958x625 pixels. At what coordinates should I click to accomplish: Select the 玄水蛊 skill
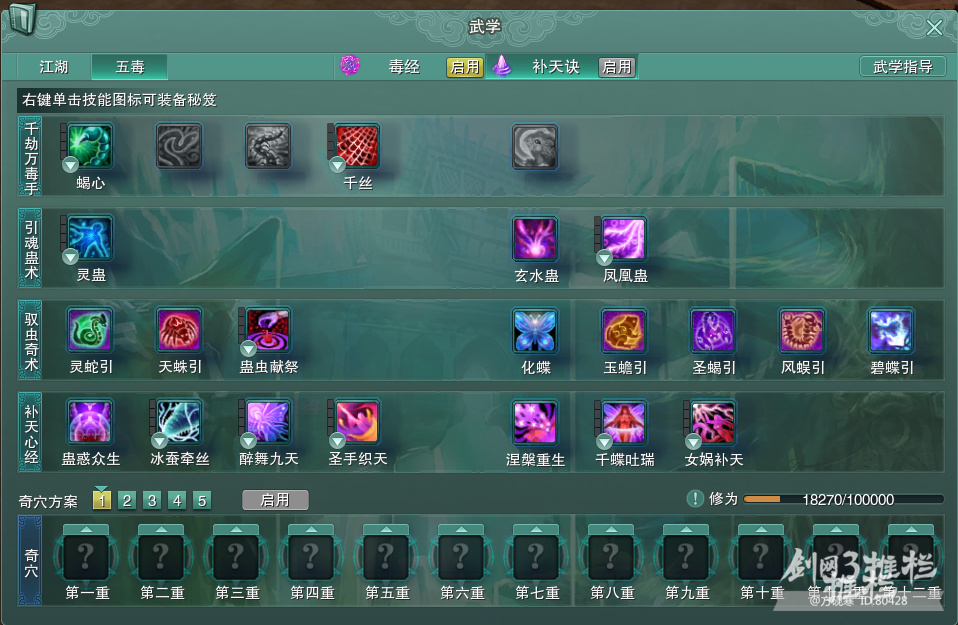click(x=535, y=238)
